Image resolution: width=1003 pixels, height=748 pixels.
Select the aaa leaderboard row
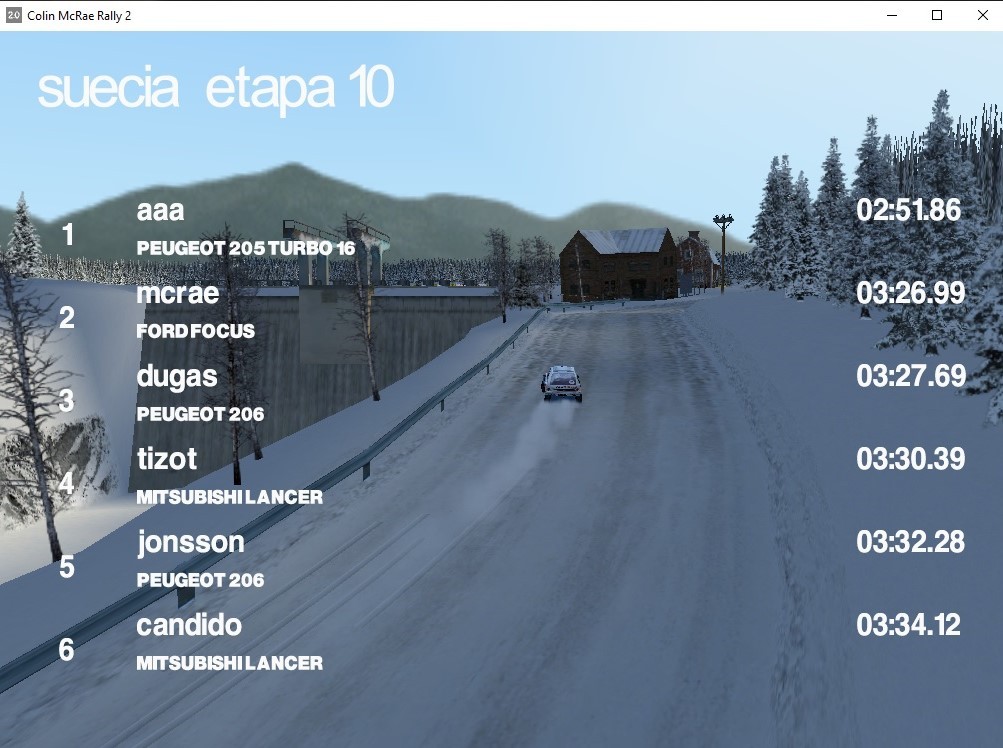coord(161,211)
